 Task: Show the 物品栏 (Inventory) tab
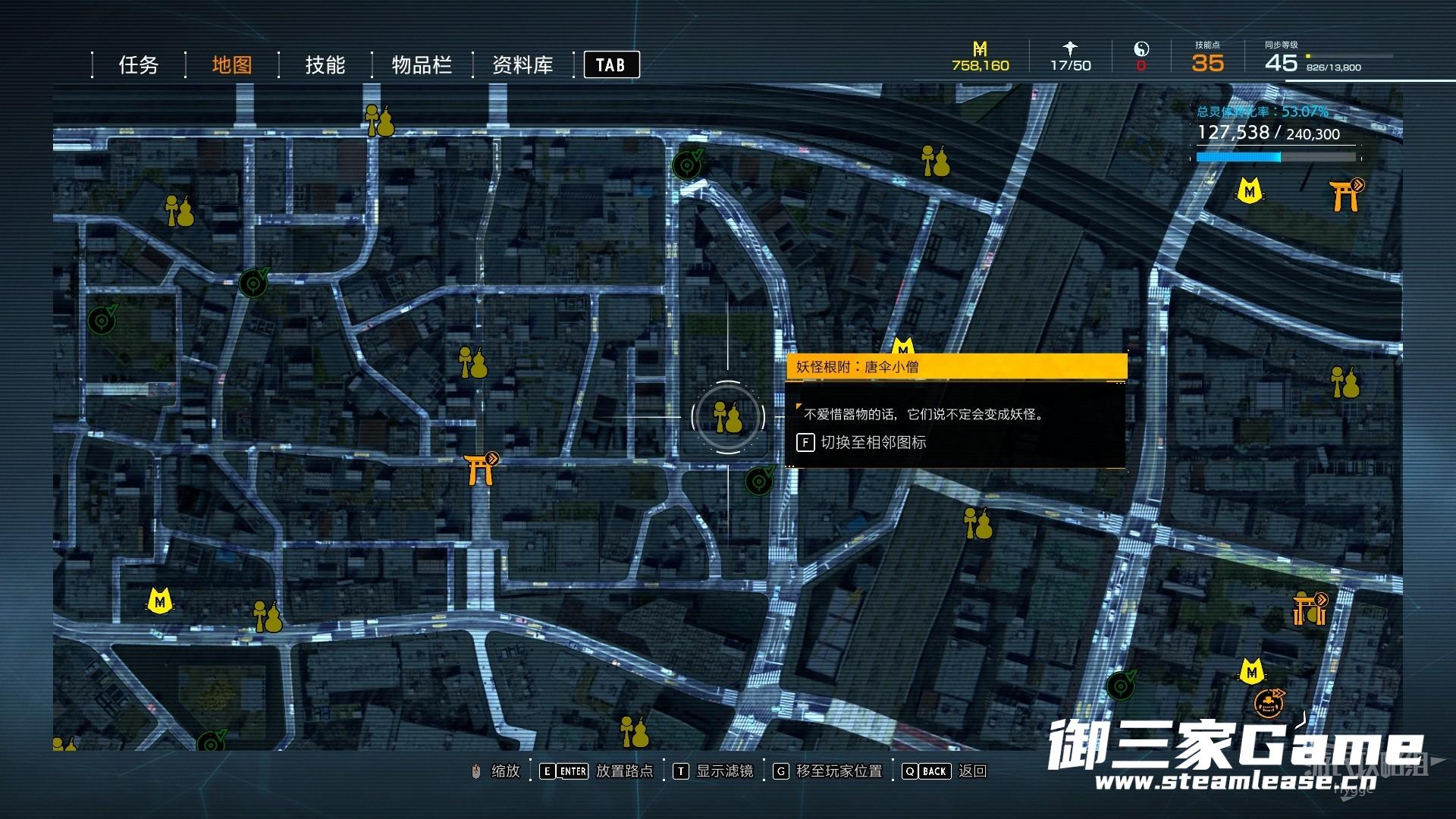coord(422,65)
